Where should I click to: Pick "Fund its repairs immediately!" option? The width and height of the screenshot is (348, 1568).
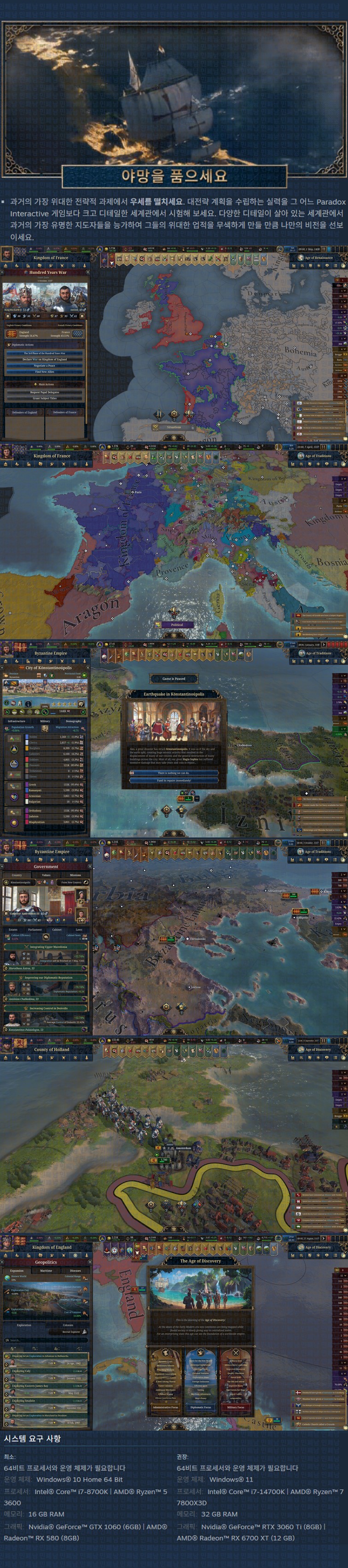point(174,780)
